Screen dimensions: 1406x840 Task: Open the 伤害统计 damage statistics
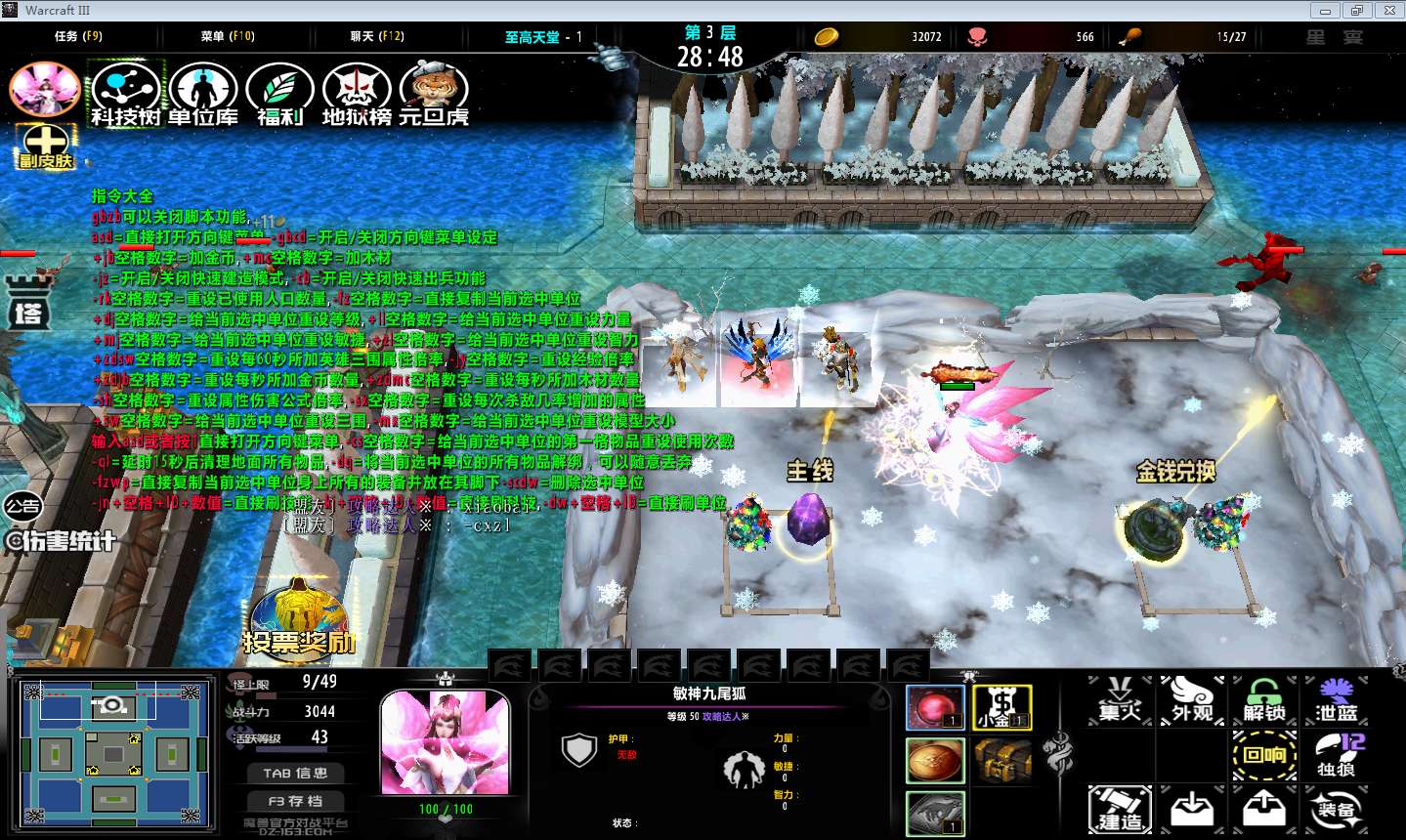pos(61,540)
